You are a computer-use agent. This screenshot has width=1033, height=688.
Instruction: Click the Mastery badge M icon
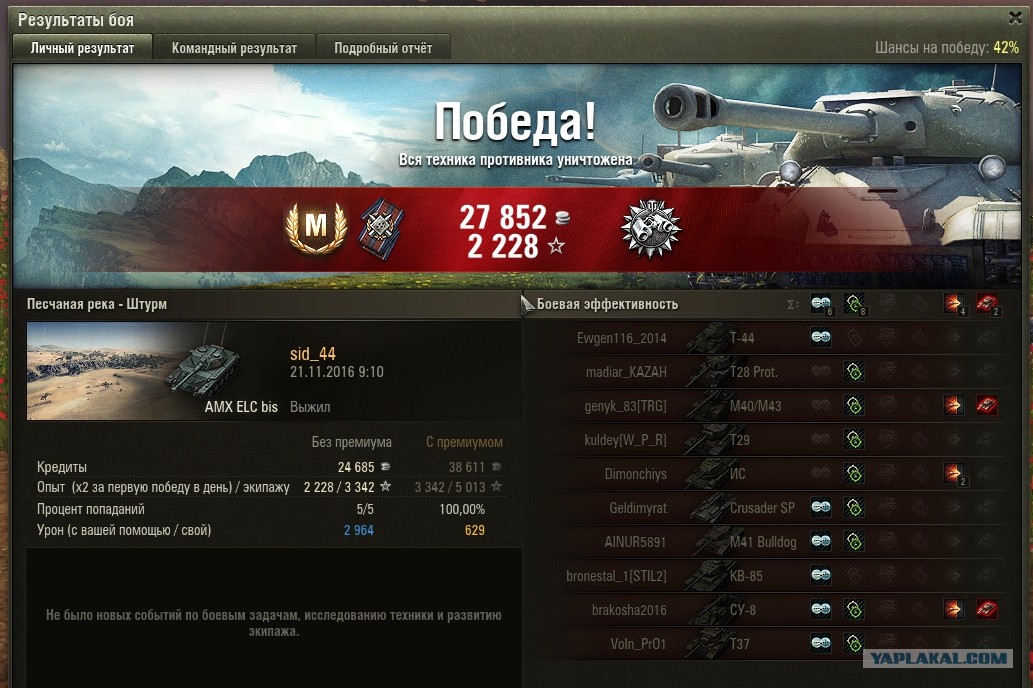coord(316,228)
